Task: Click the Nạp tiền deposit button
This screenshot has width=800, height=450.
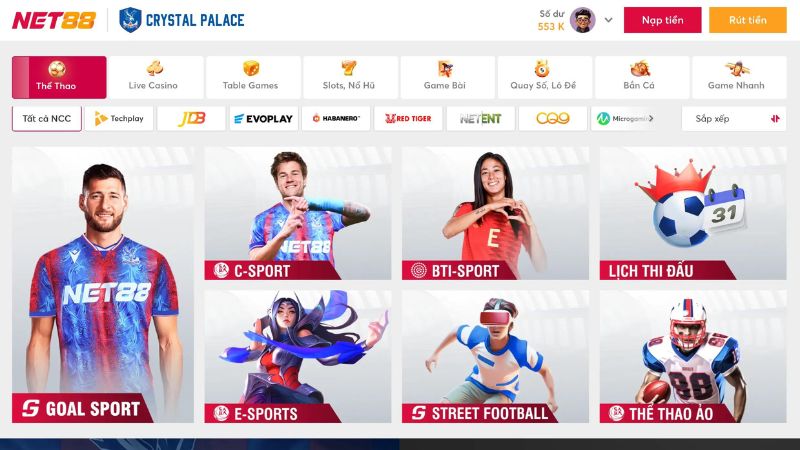Action: (662, 20)
